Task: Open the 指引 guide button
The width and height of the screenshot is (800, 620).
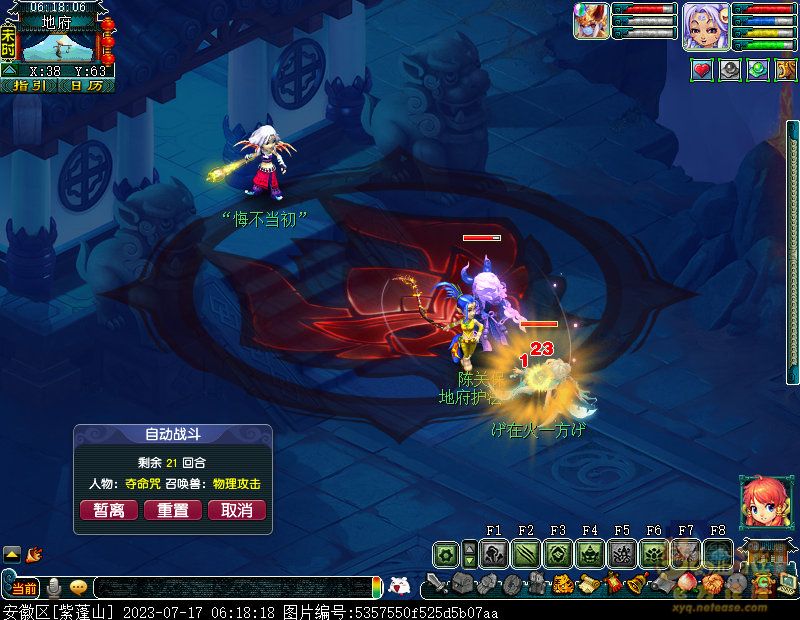Action: pyautogui.click(x=27, y=86)
